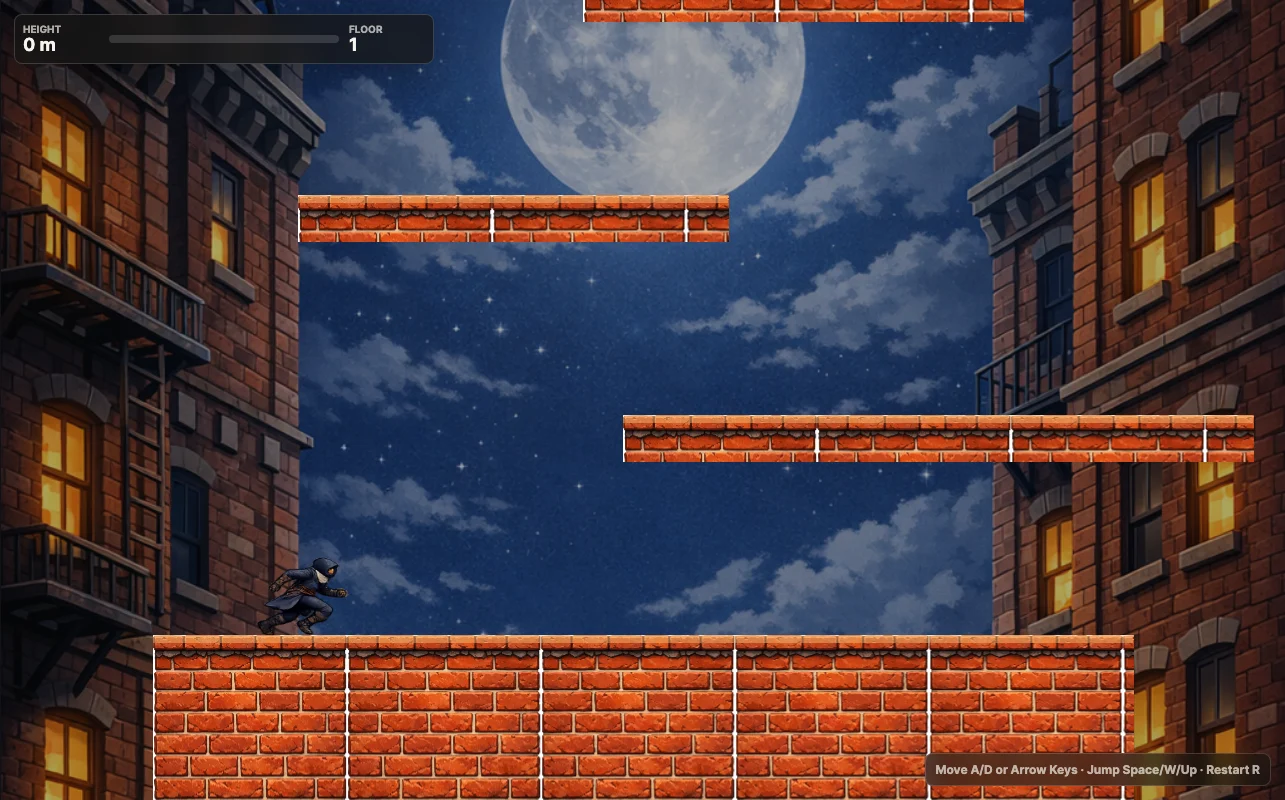Click the Restart R text in the hint
The height and width of the screenshot is (800, 1285).
1232,770
